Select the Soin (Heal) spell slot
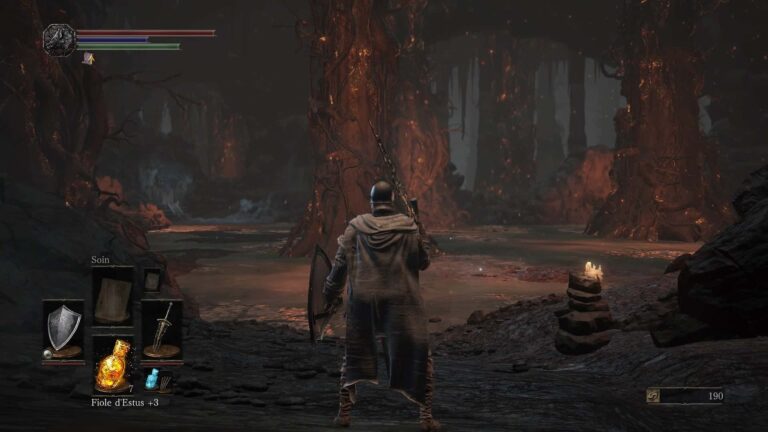768x432 pixels. [112, 296]
